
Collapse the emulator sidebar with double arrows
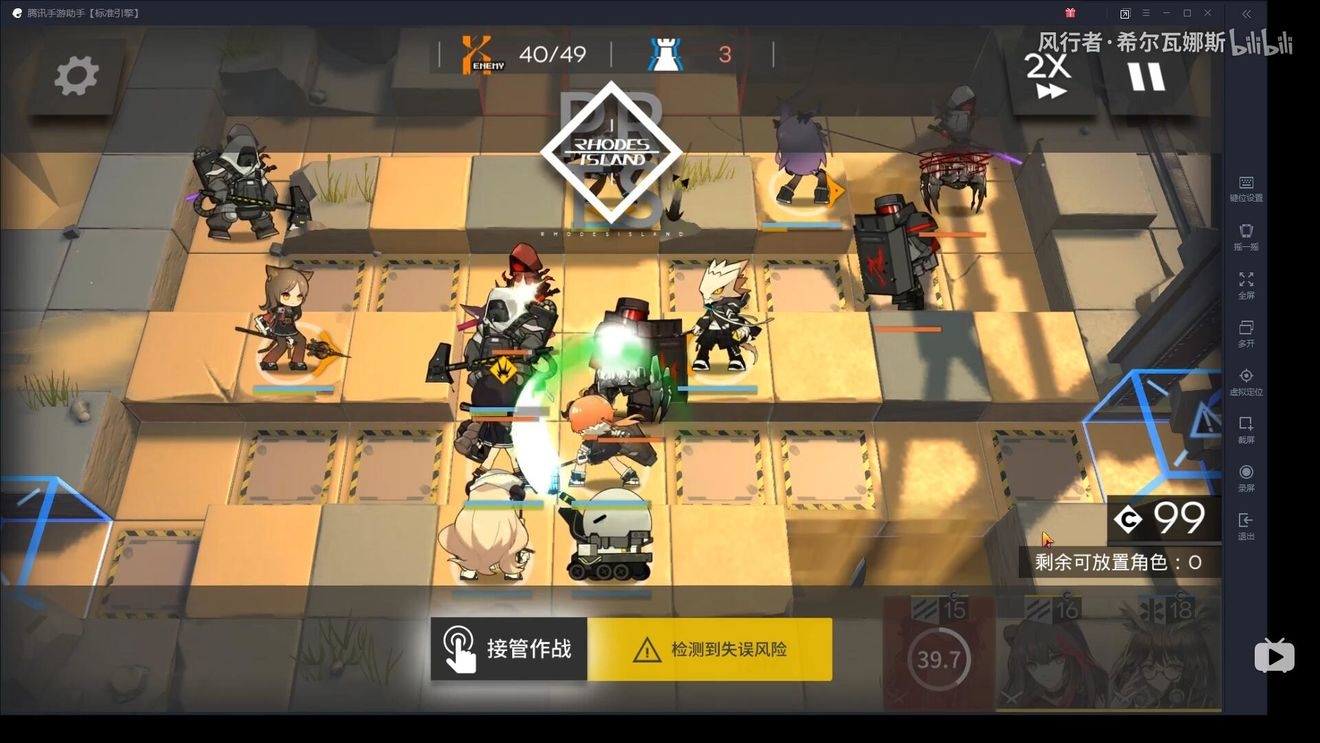1246,14
